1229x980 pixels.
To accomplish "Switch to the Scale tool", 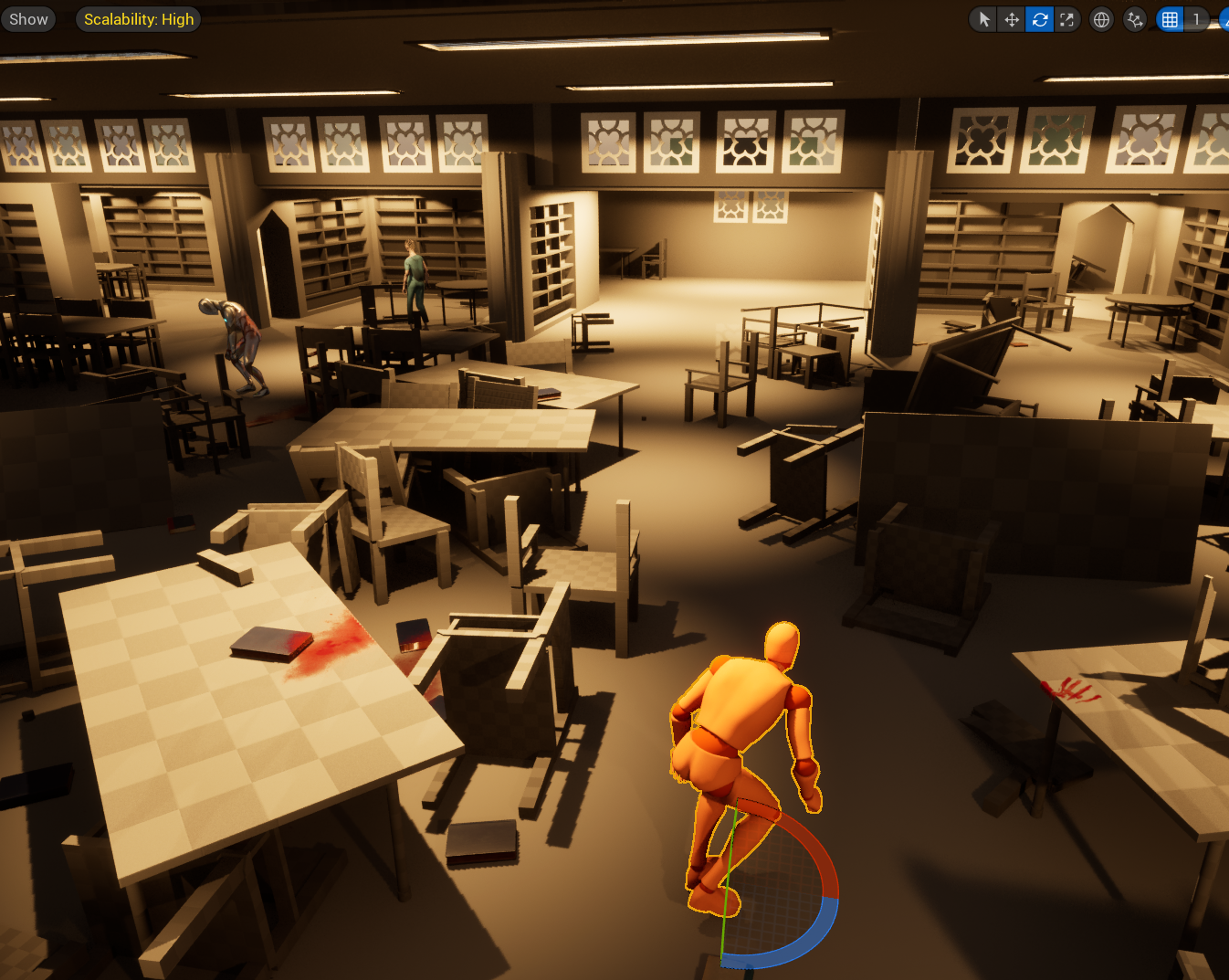I will click(x=1067, y=18).
